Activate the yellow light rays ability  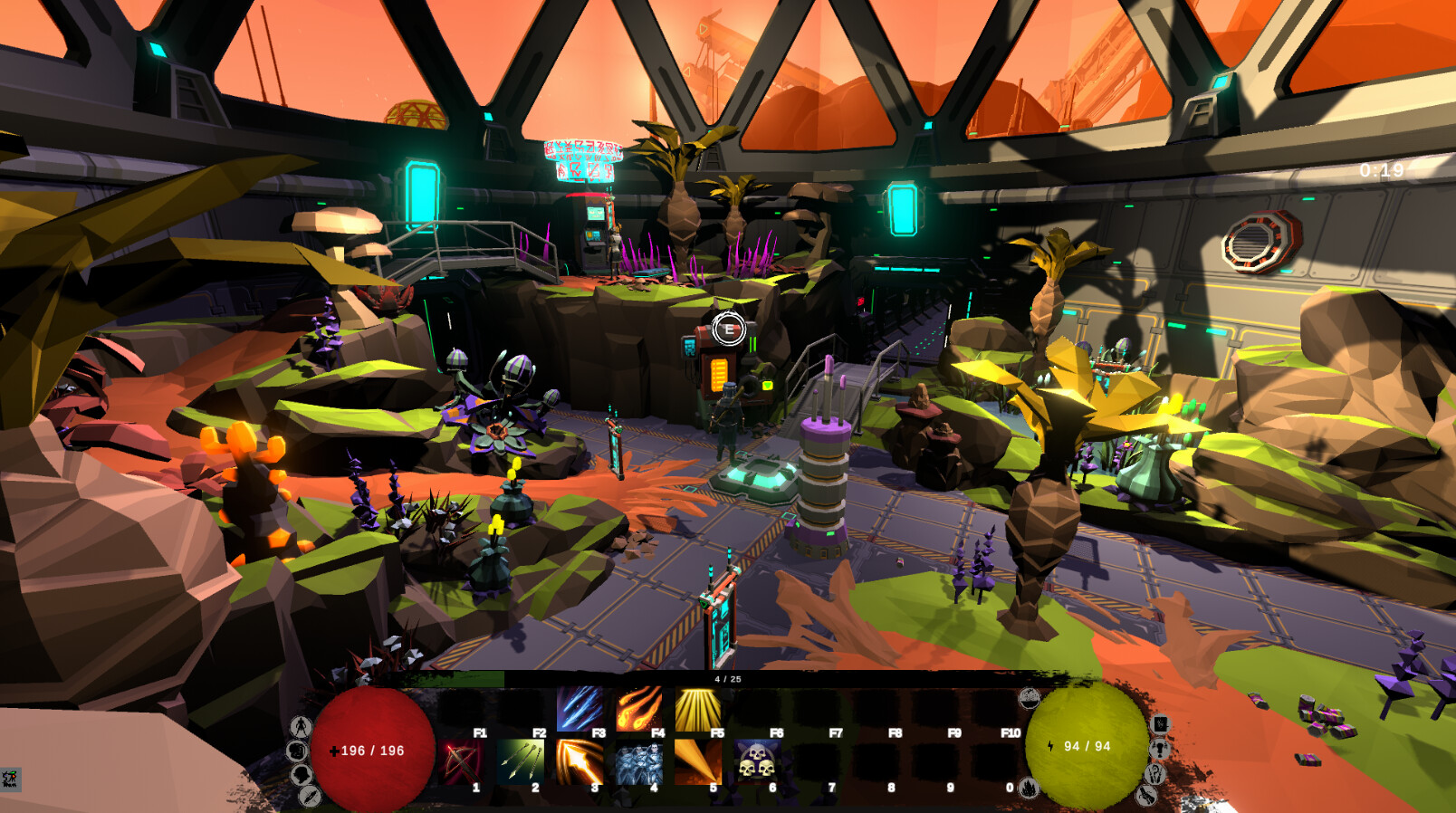tap(698, 708)
